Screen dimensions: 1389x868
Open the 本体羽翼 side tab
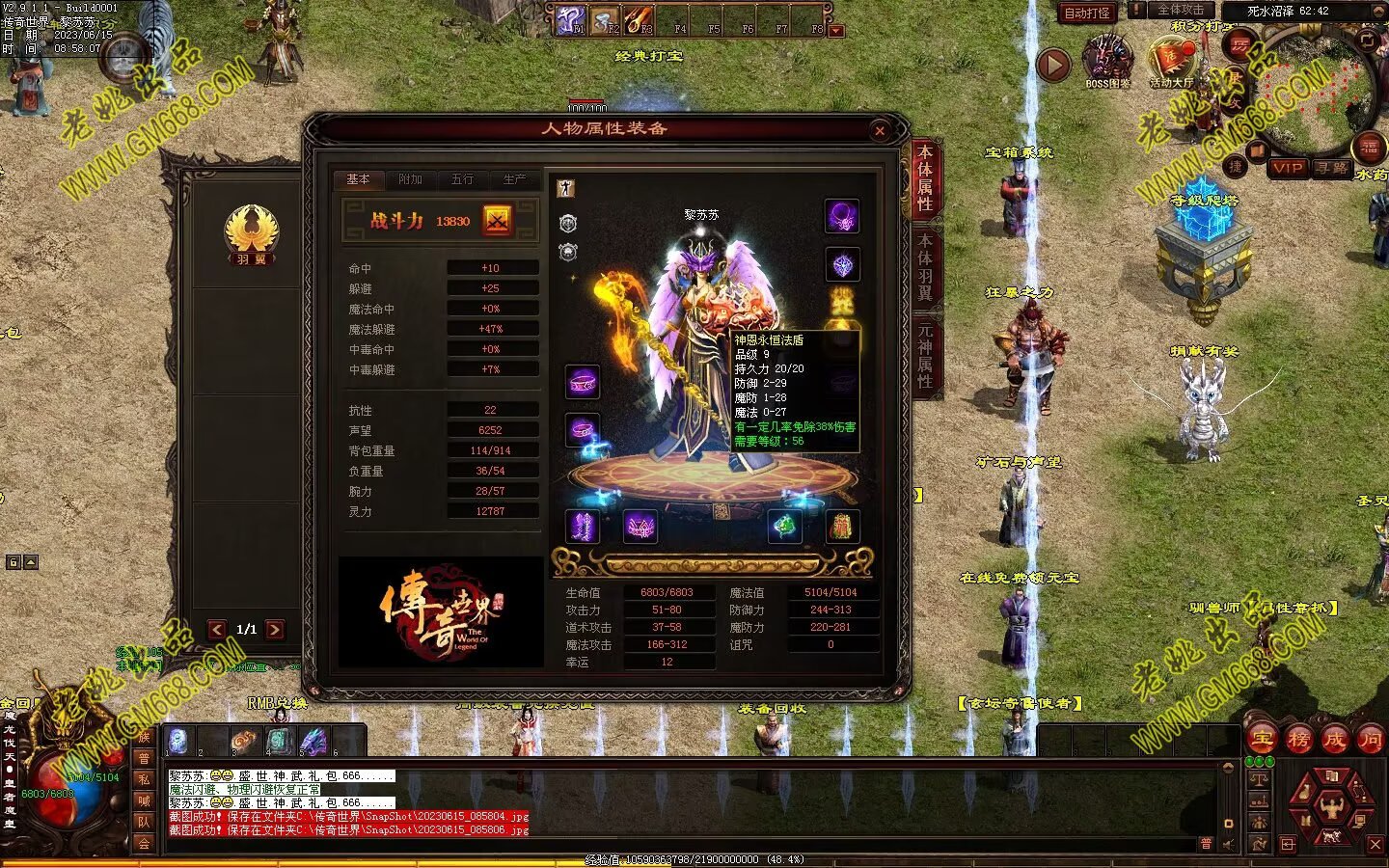(x=925, y=268)
